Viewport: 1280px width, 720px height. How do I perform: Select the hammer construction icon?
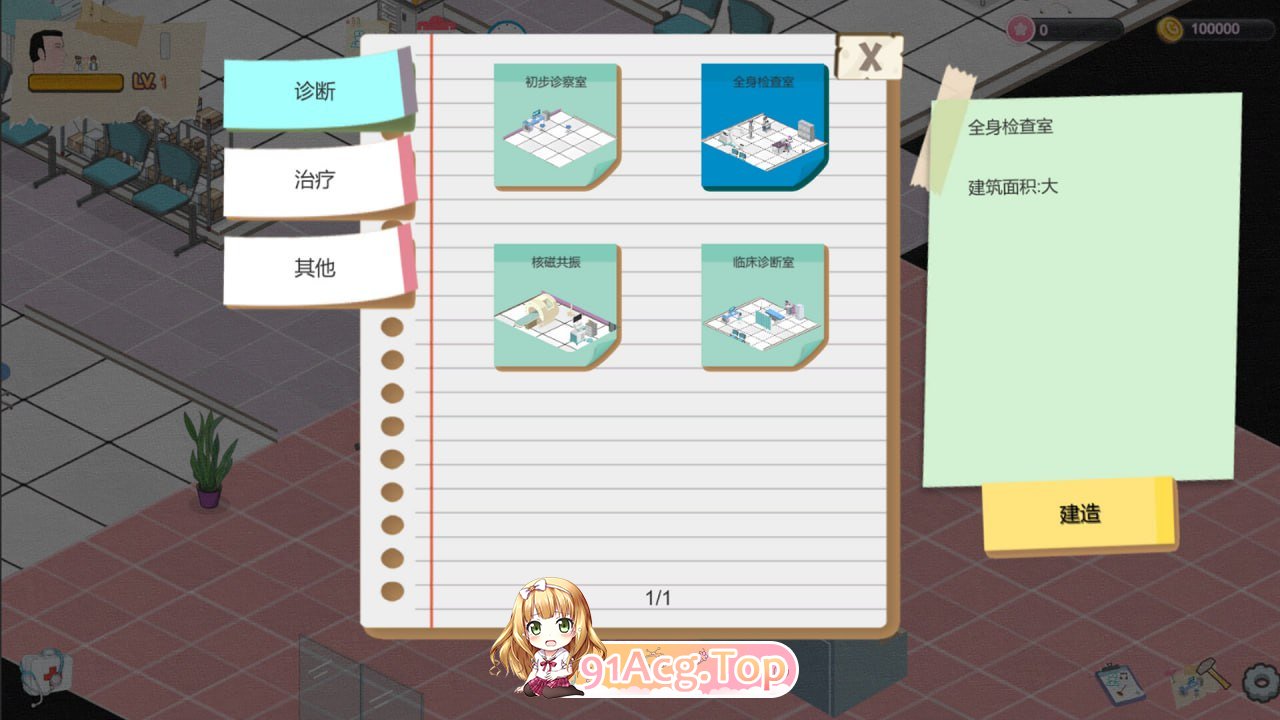point(1213,674)
